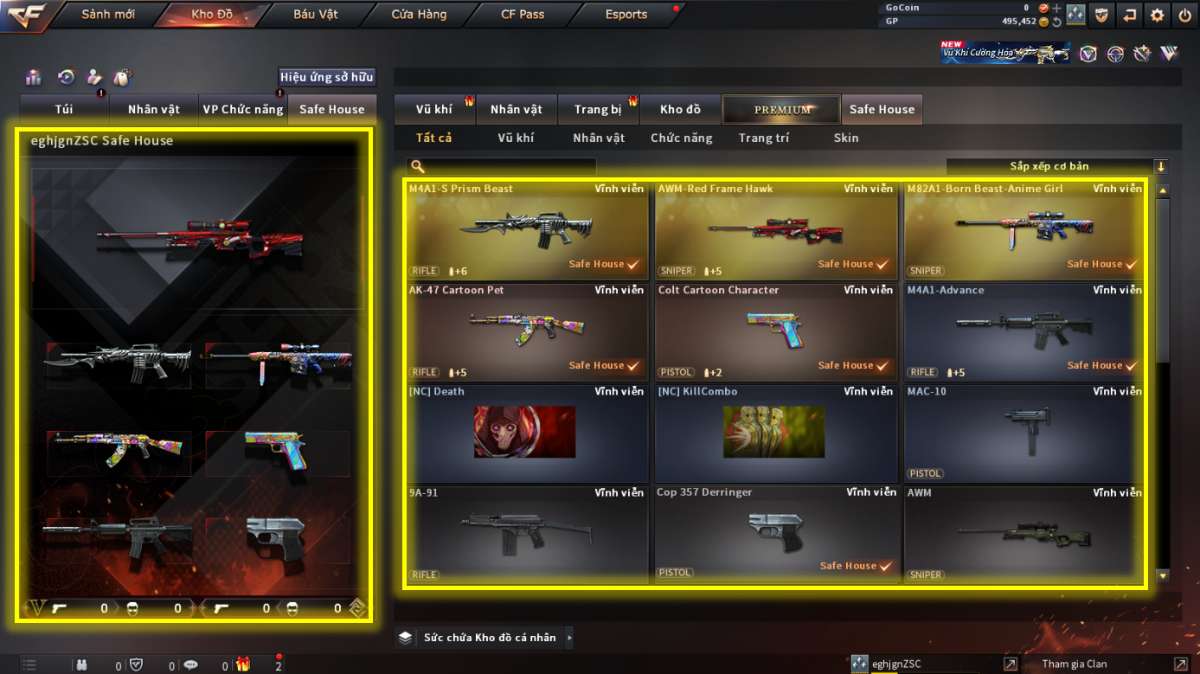This screenshot has width=1200, height=674.
Task: Show the Trang bị equipment tab
Action: click(x=598, y=110)
